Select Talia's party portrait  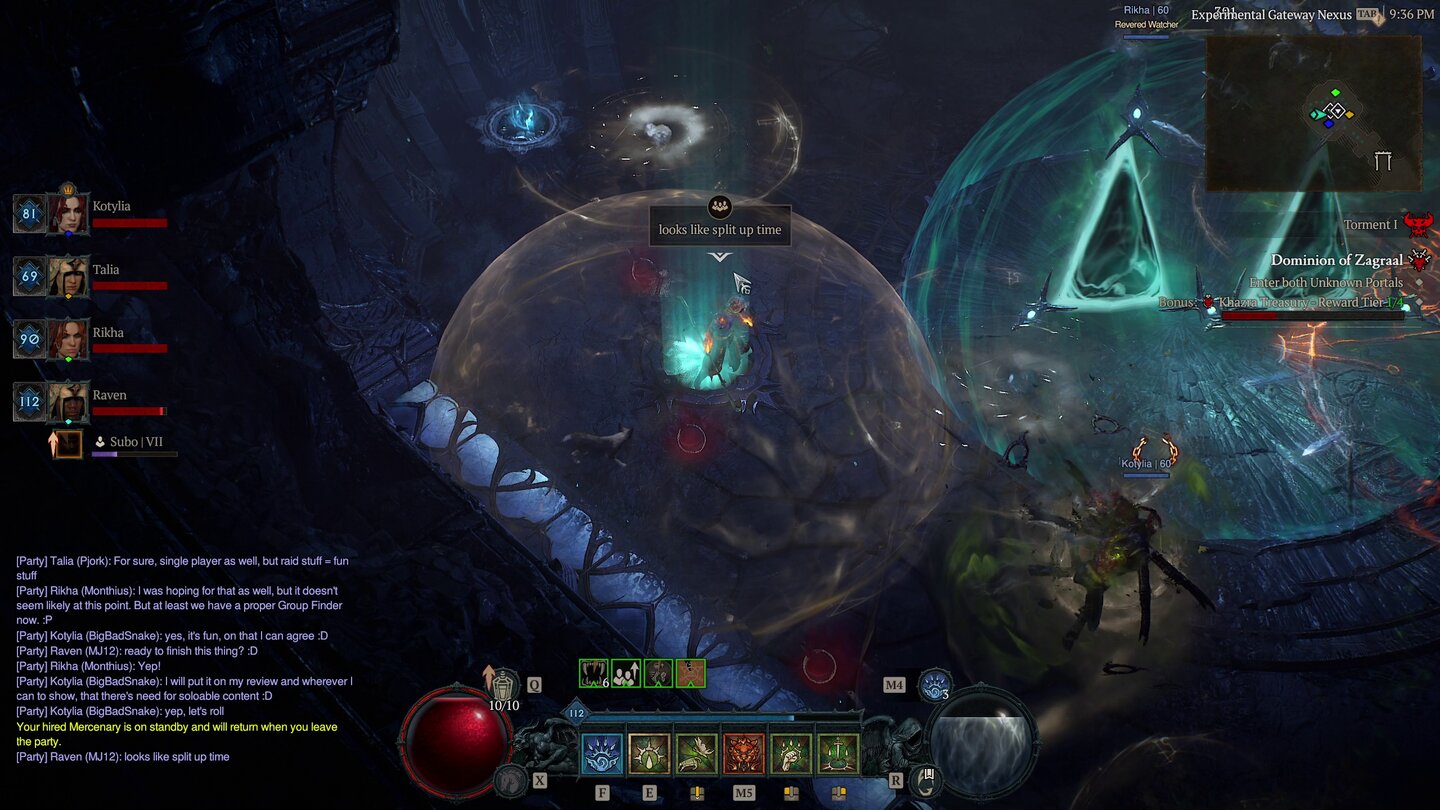[x=69, y=277]
